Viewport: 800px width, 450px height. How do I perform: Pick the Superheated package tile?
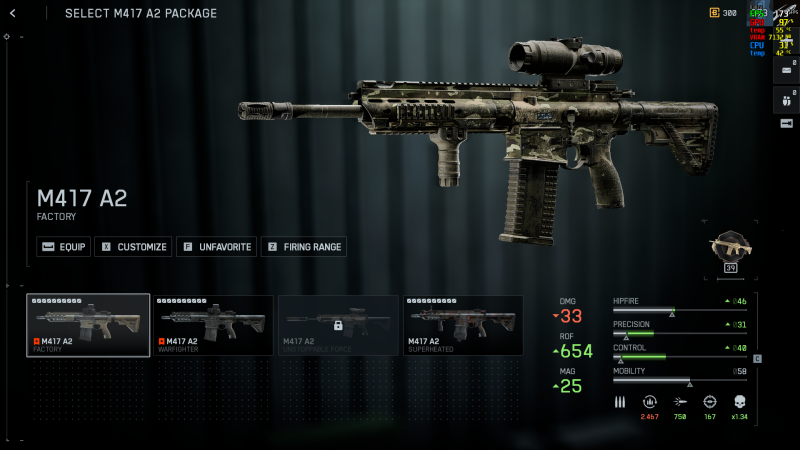click(x=463, y=325)
